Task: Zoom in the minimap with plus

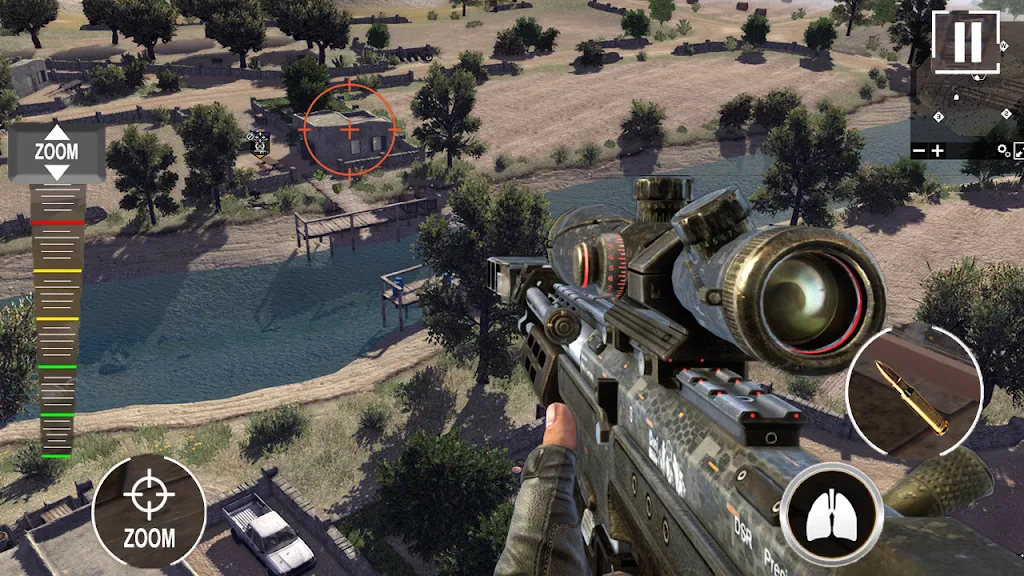Action: pyautogui.click(x=937, y=150)
